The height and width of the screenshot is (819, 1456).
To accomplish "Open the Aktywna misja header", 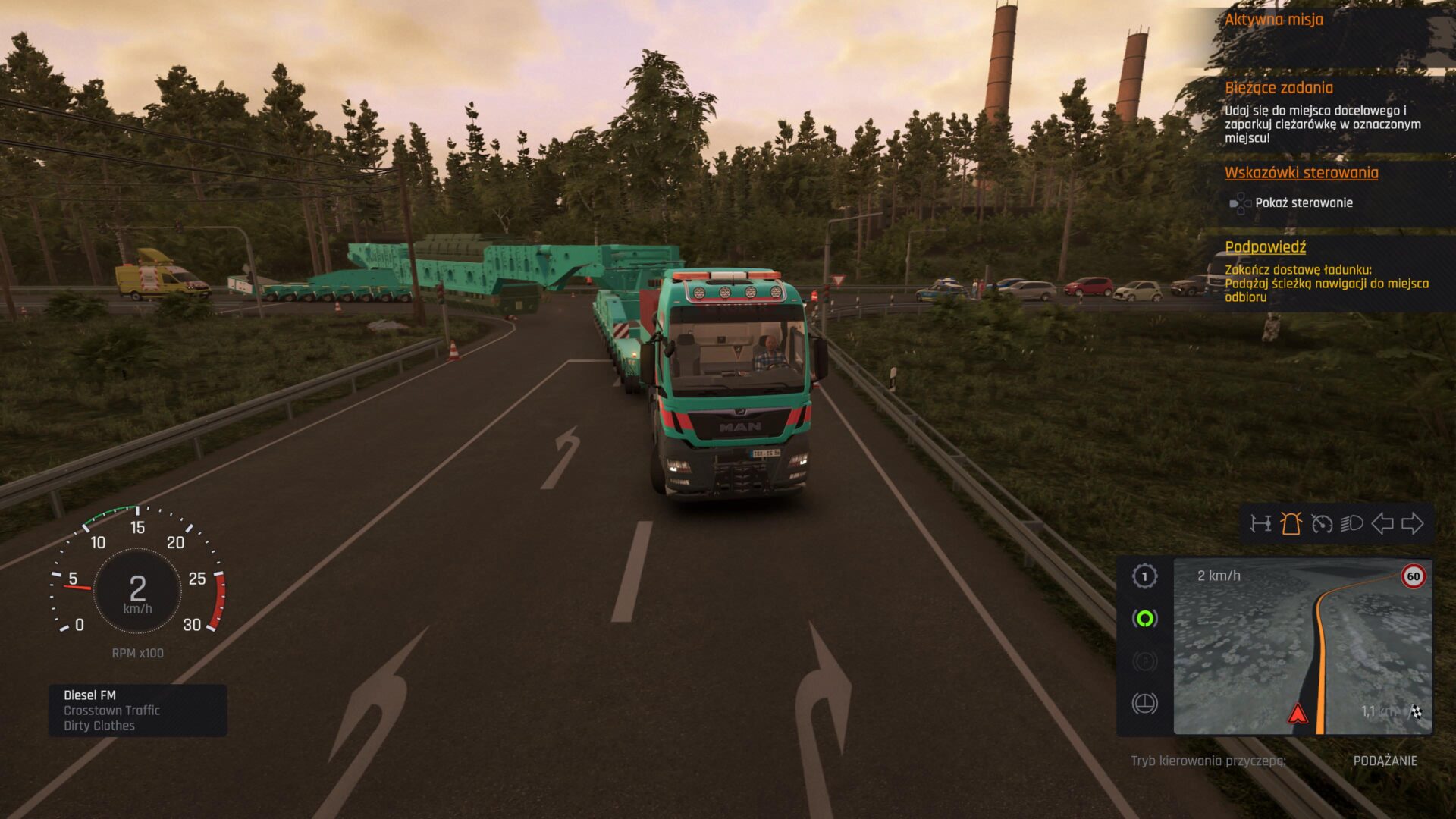I will pos(1272,20).
